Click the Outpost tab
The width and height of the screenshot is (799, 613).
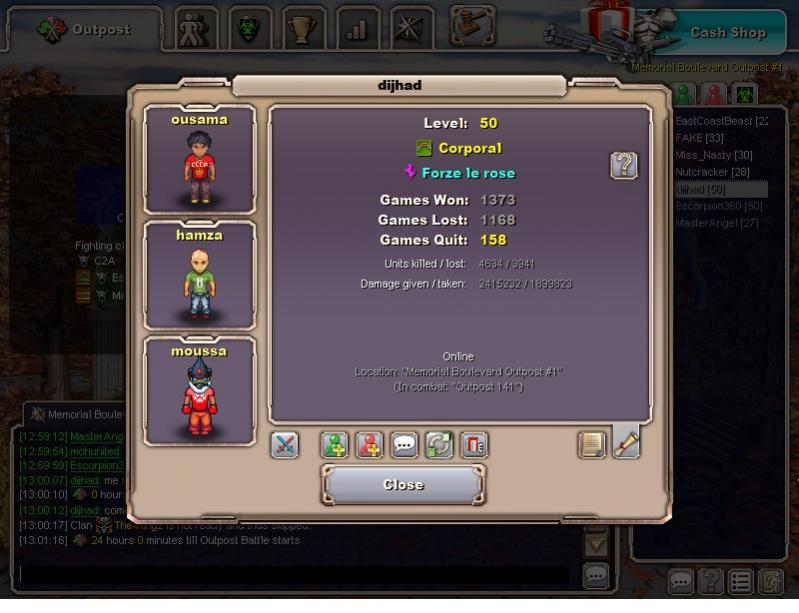tap(85, 30)
